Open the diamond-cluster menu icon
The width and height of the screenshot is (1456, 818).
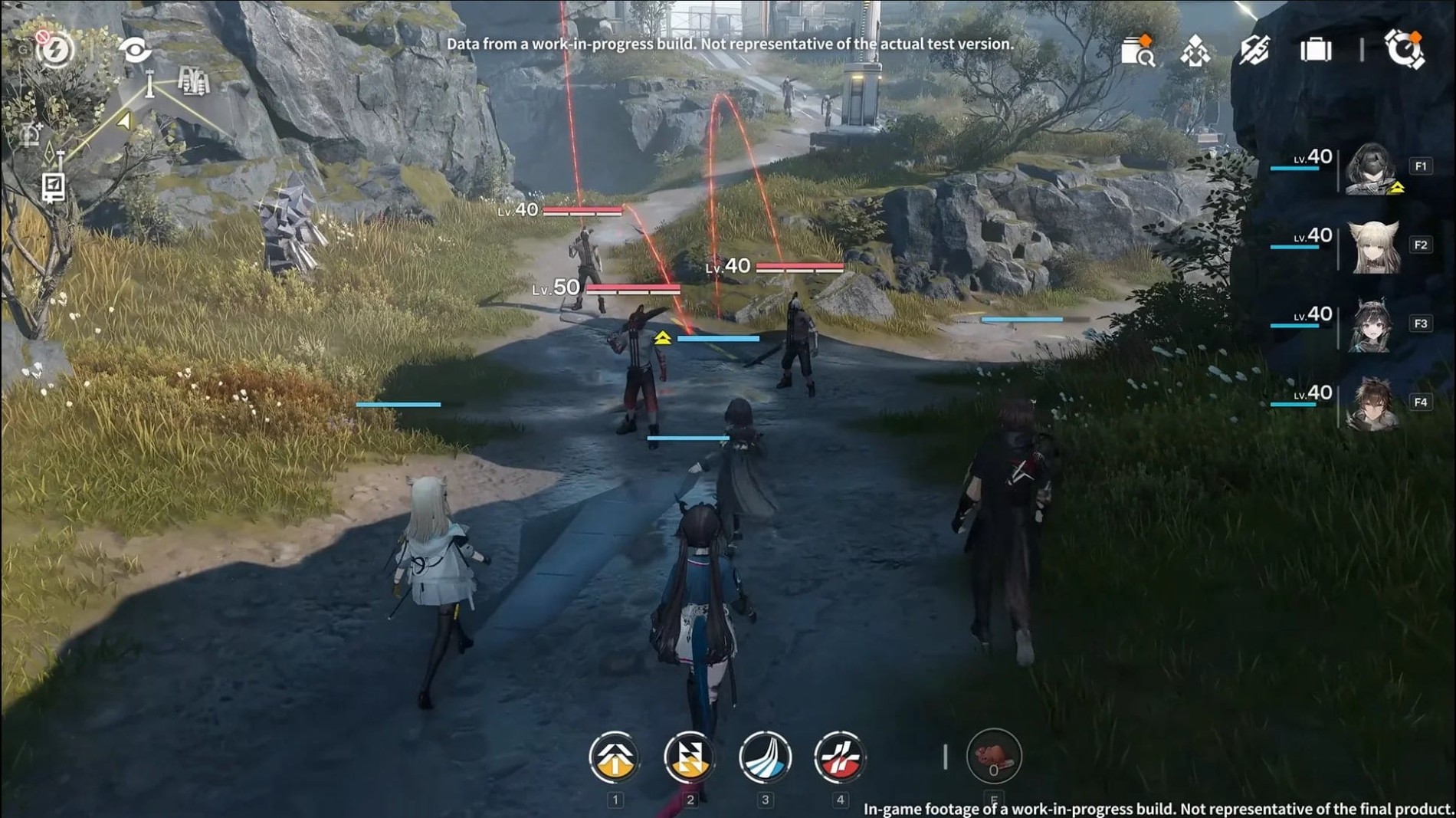click(x=1195, y=51)
